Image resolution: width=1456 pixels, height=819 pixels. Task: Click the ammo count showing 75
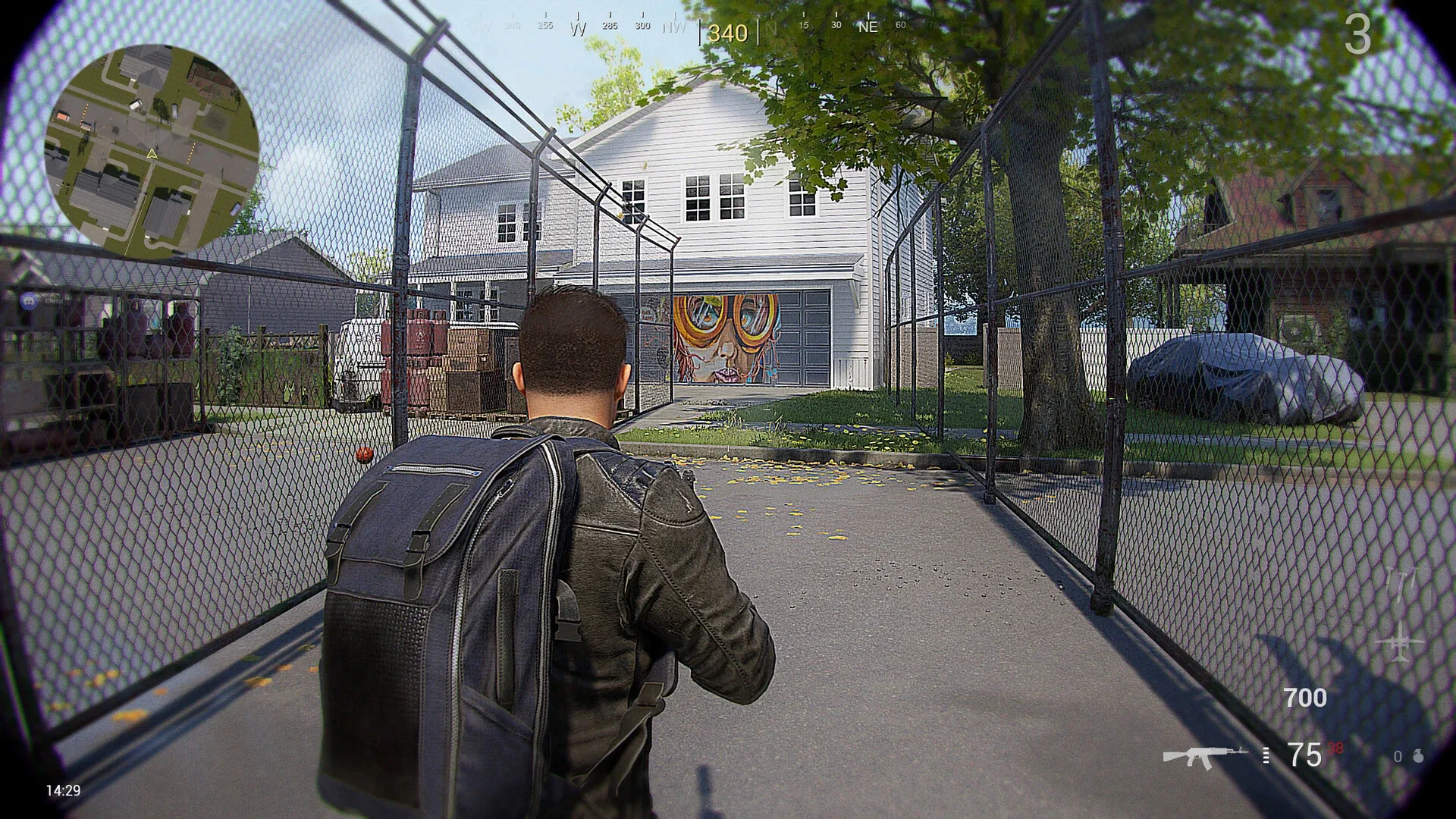click(x=1303, y=756)
